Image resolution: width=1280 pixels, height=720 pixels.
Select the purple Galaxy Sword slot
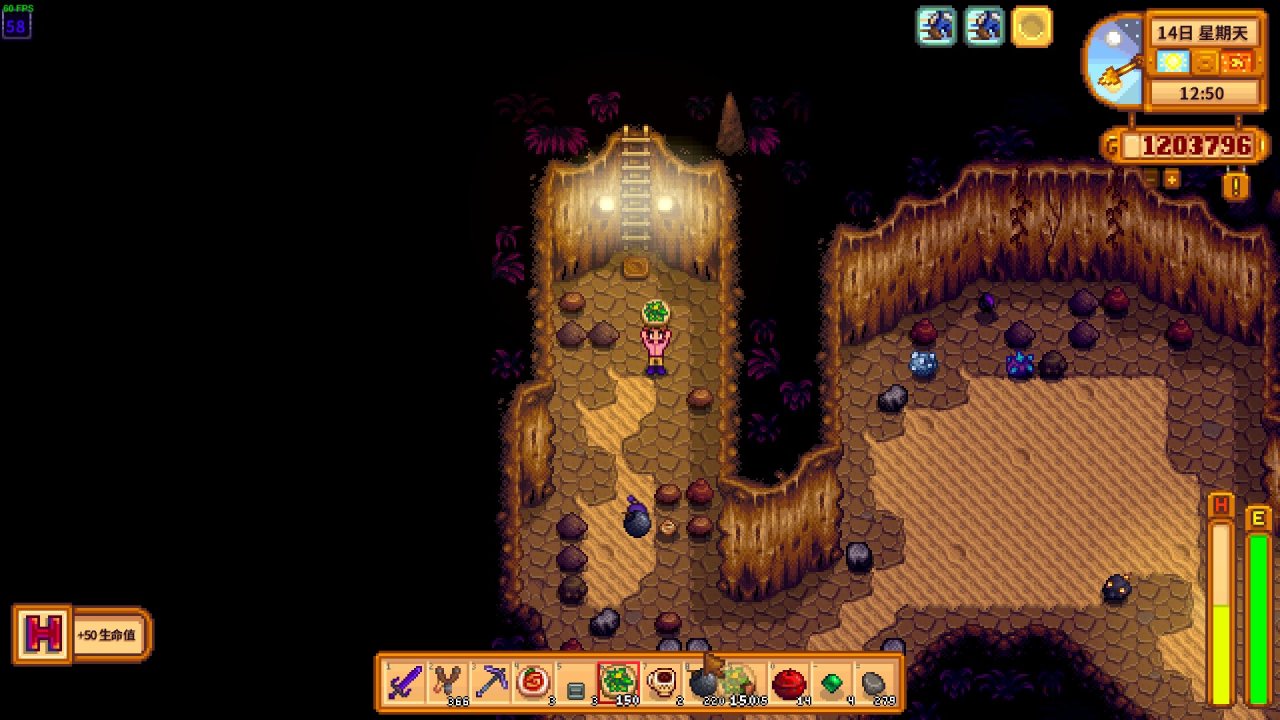(x=405, y=683)
